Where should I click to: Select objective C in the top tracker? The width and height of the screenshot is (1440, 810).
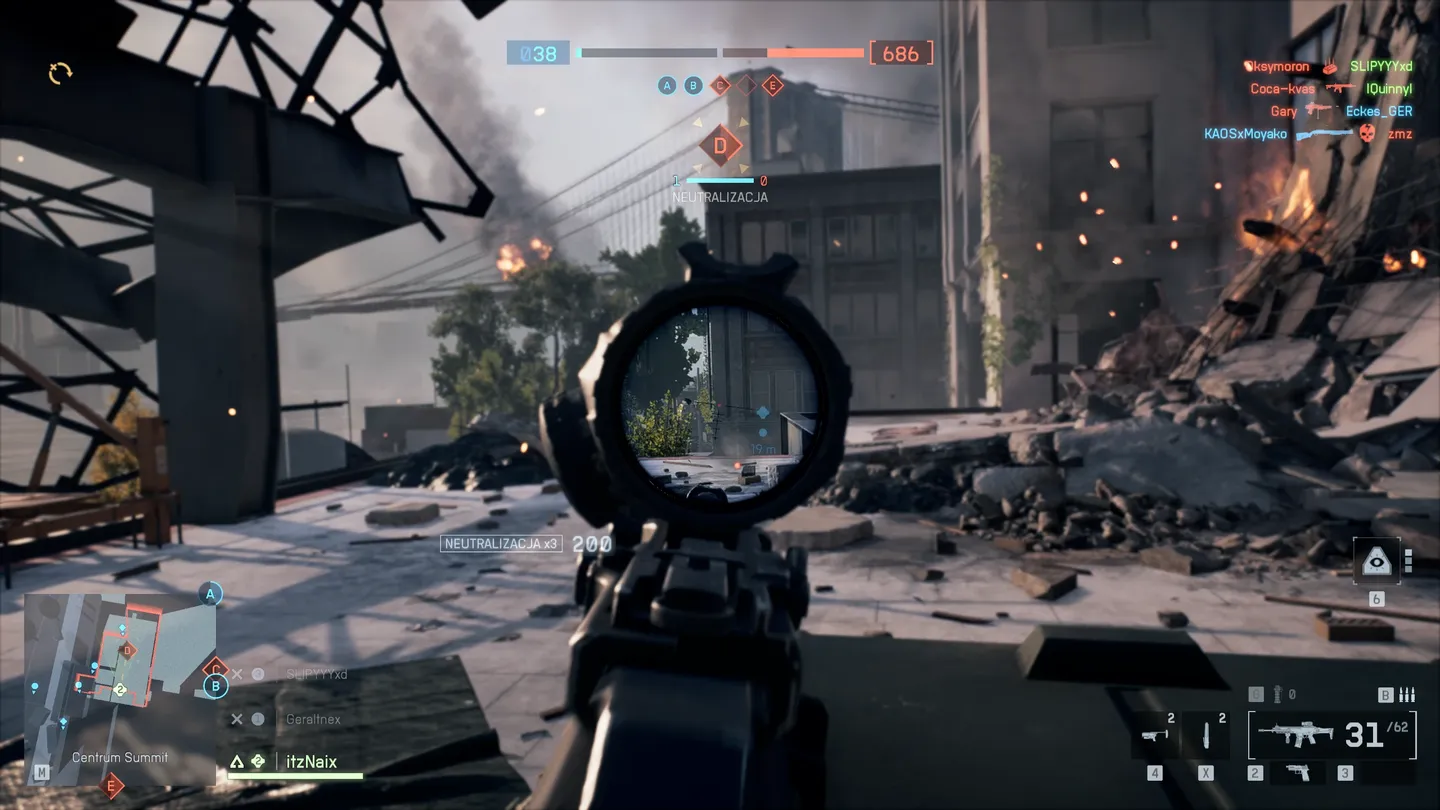pyautogui.click(x=720, y=85)
